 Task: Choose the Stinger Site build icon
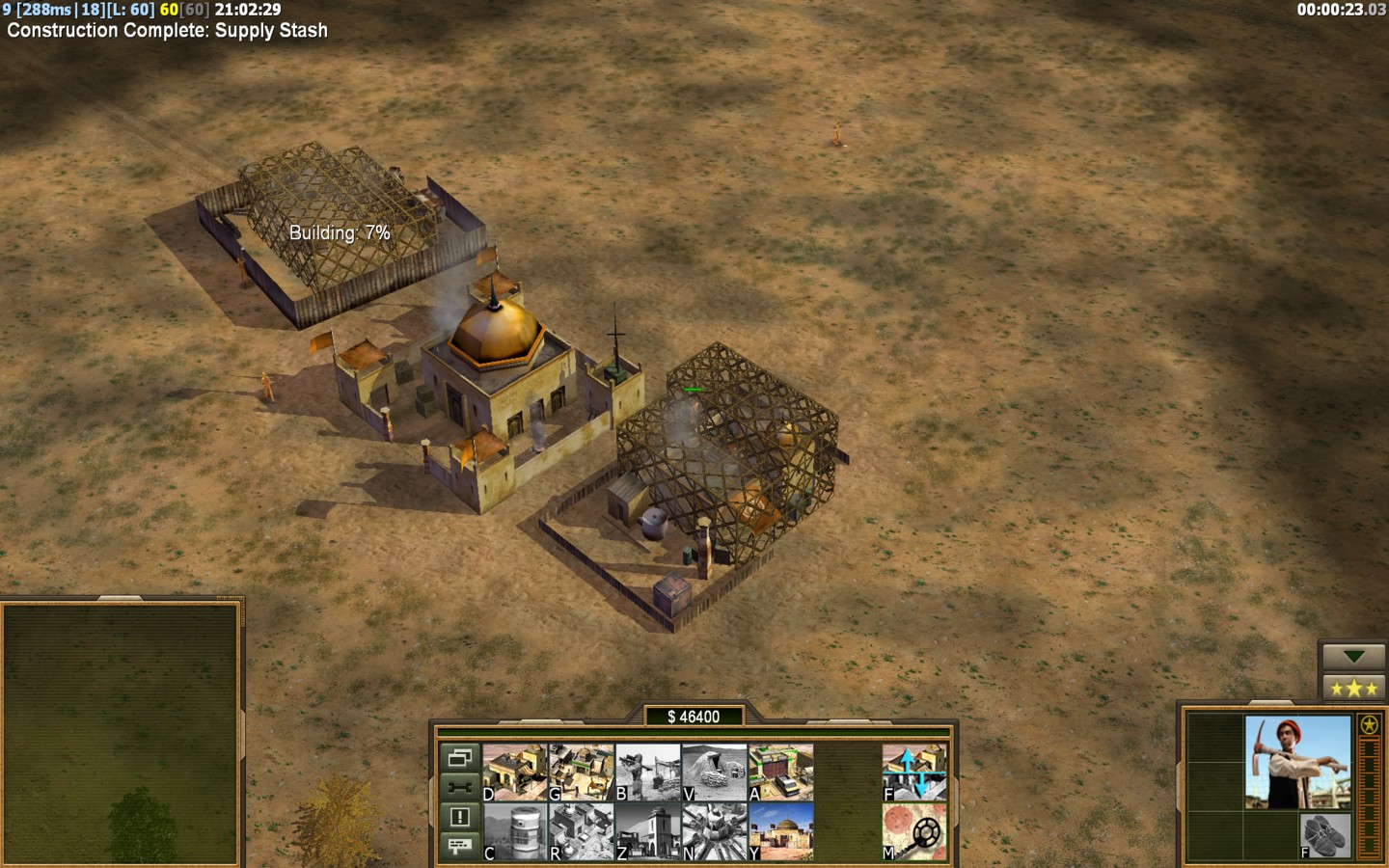pyautogui.click(x=647, y=772)
